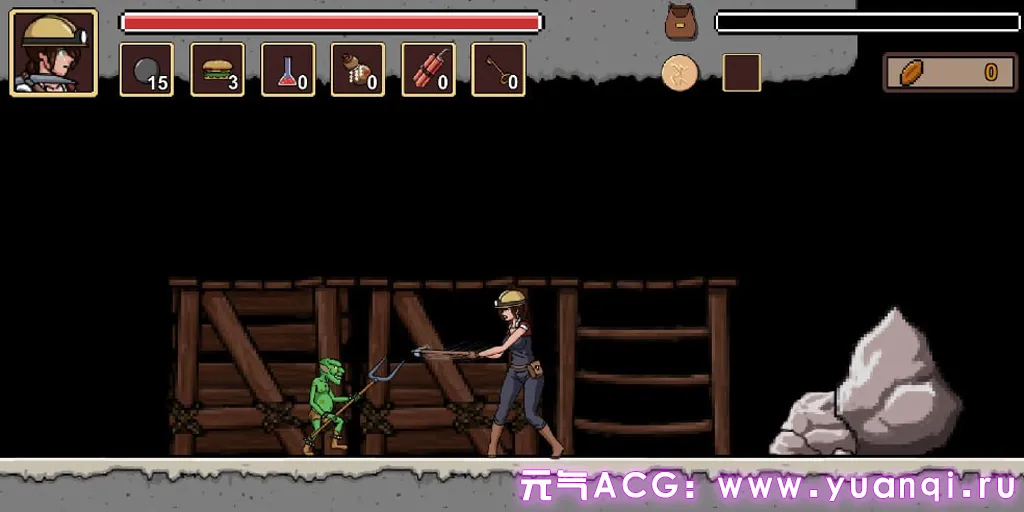
Task: Open the yuanqi.ru watermark link
Action: point(768,487)
